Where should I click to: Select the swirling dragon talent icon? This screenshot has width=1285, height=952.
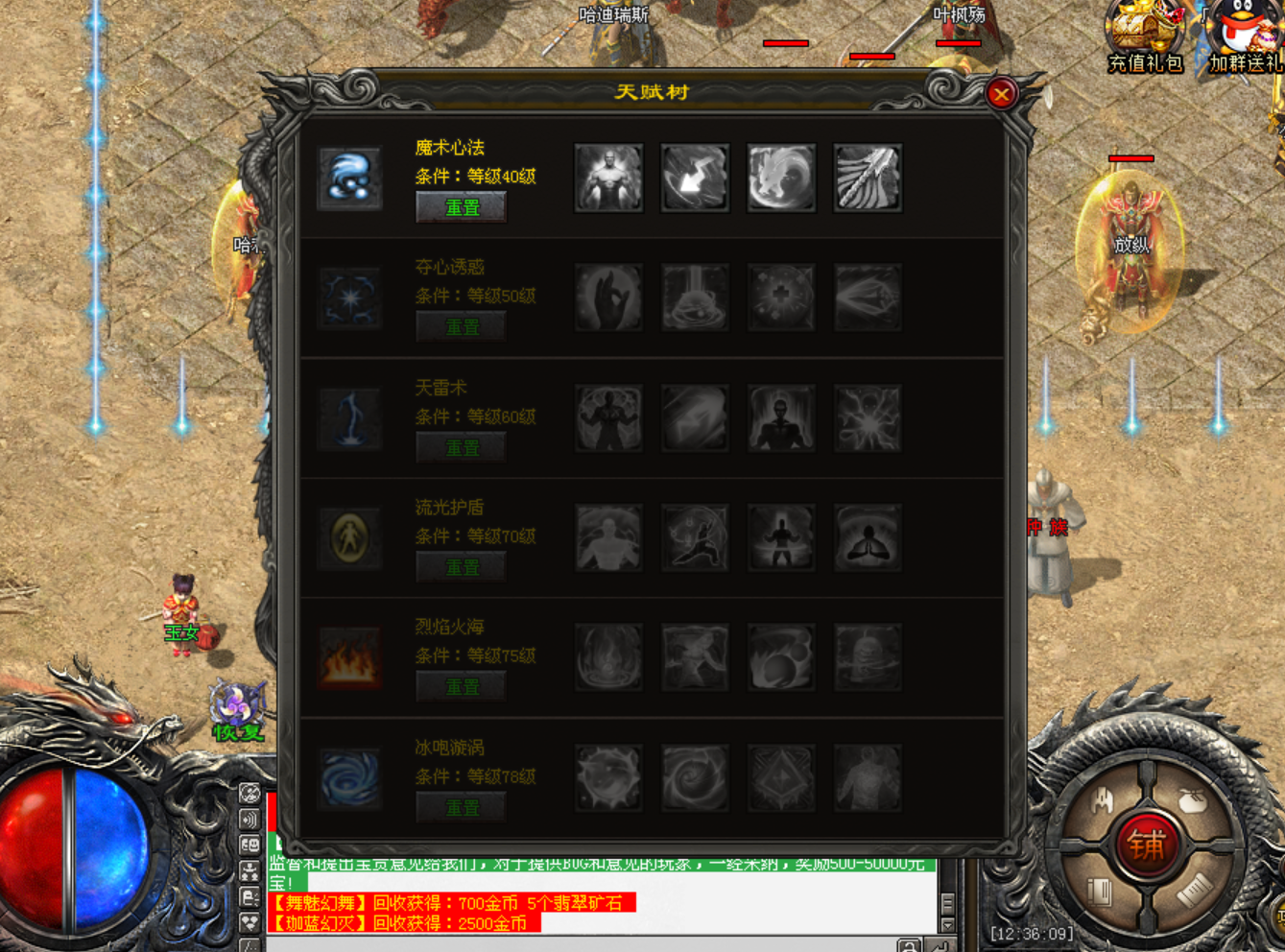tap(781, 178)
